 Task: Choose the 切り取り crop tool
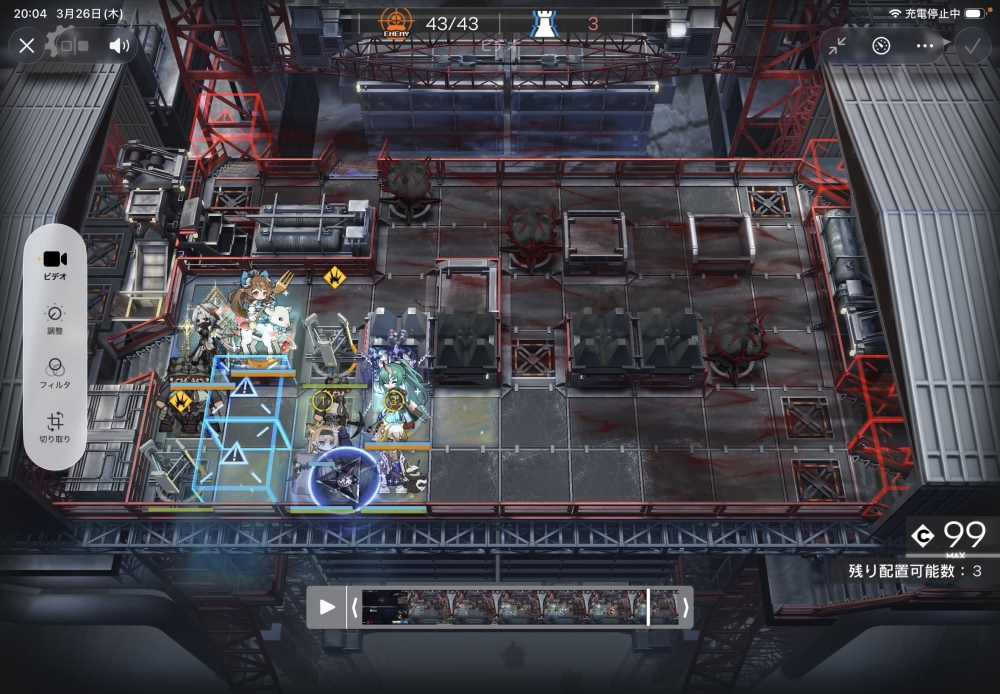click(55, 428)
